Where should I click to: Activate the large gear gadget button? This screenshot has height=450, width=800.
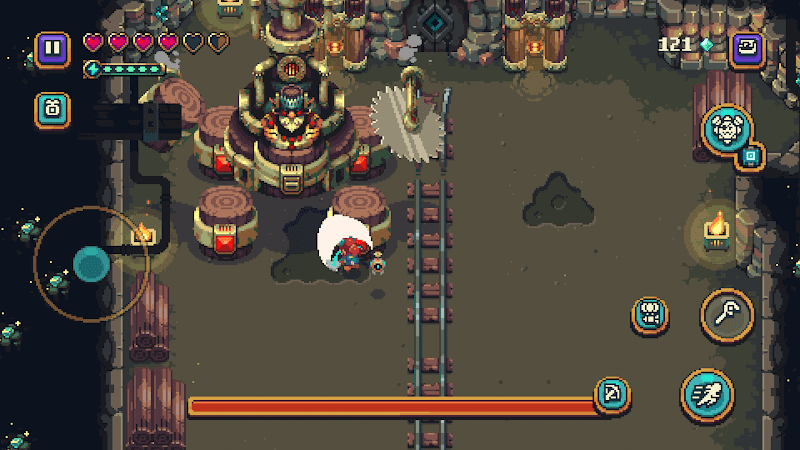(x=726, y=130)
